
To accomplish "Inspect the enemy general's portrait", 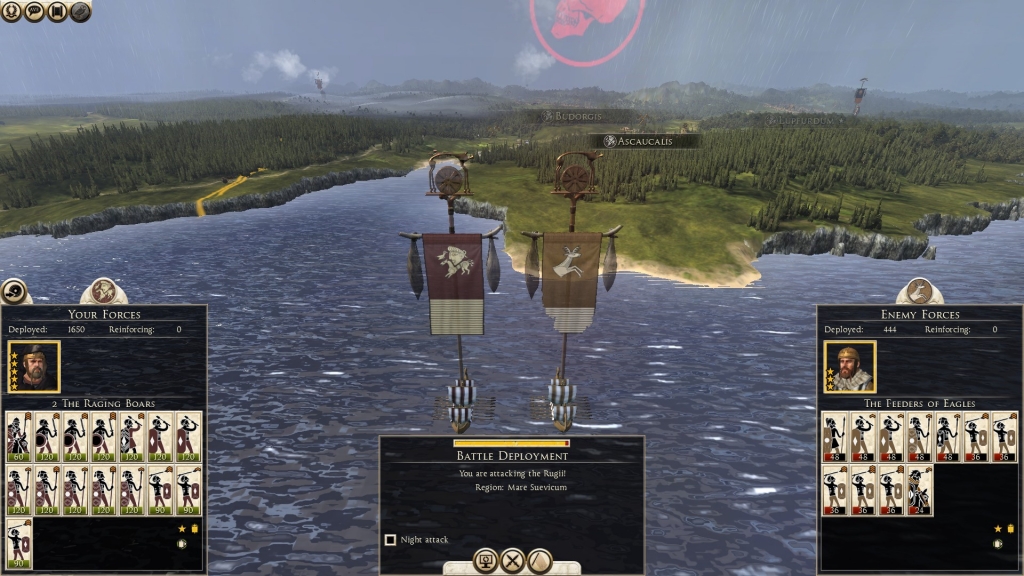I will coord(850,366).
